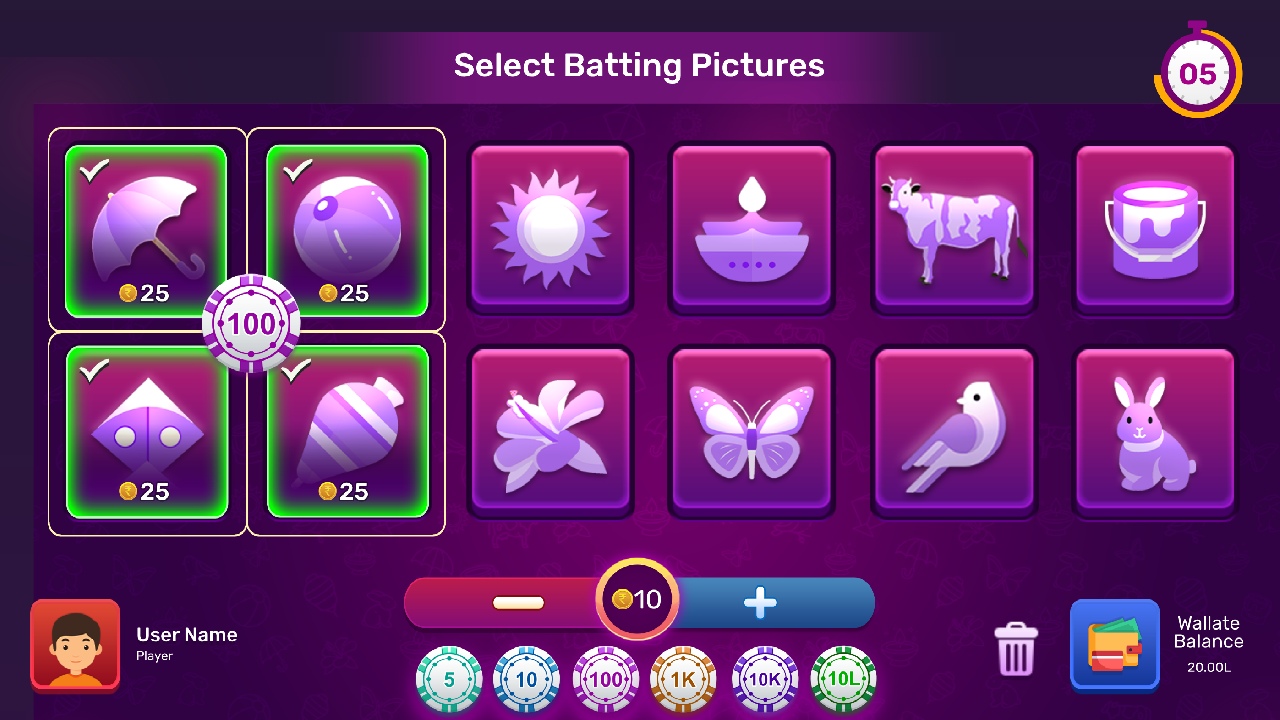Pick the orange 1K chip
Image resolution: width=1280 pixels, height=720 pixels.
coord(683,680)
